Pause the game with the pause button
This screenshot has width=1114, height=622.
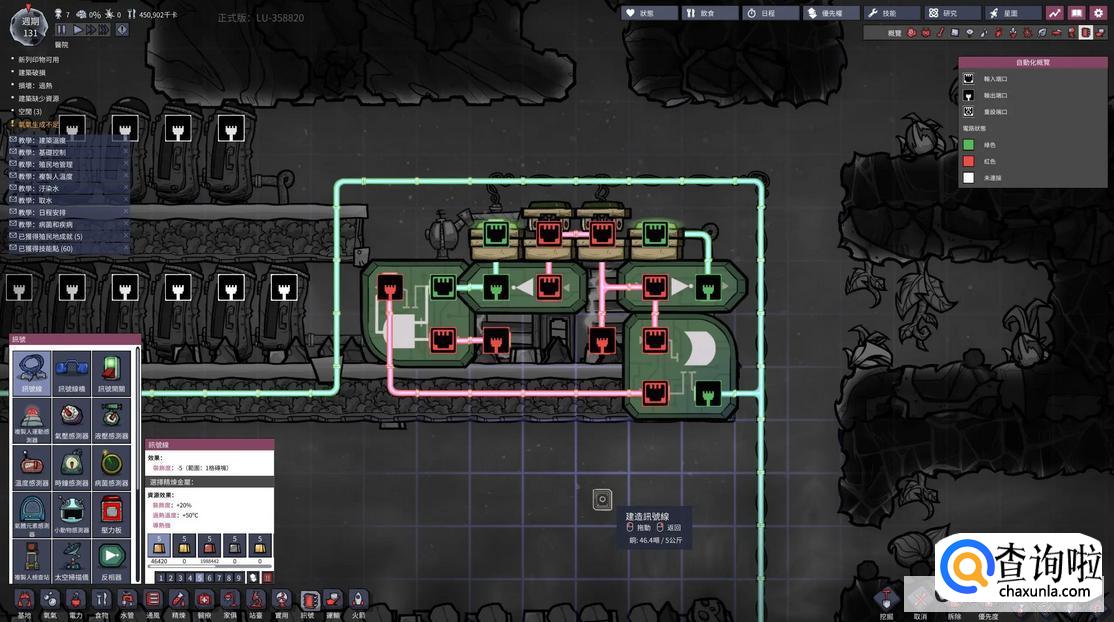pos(62,30)
